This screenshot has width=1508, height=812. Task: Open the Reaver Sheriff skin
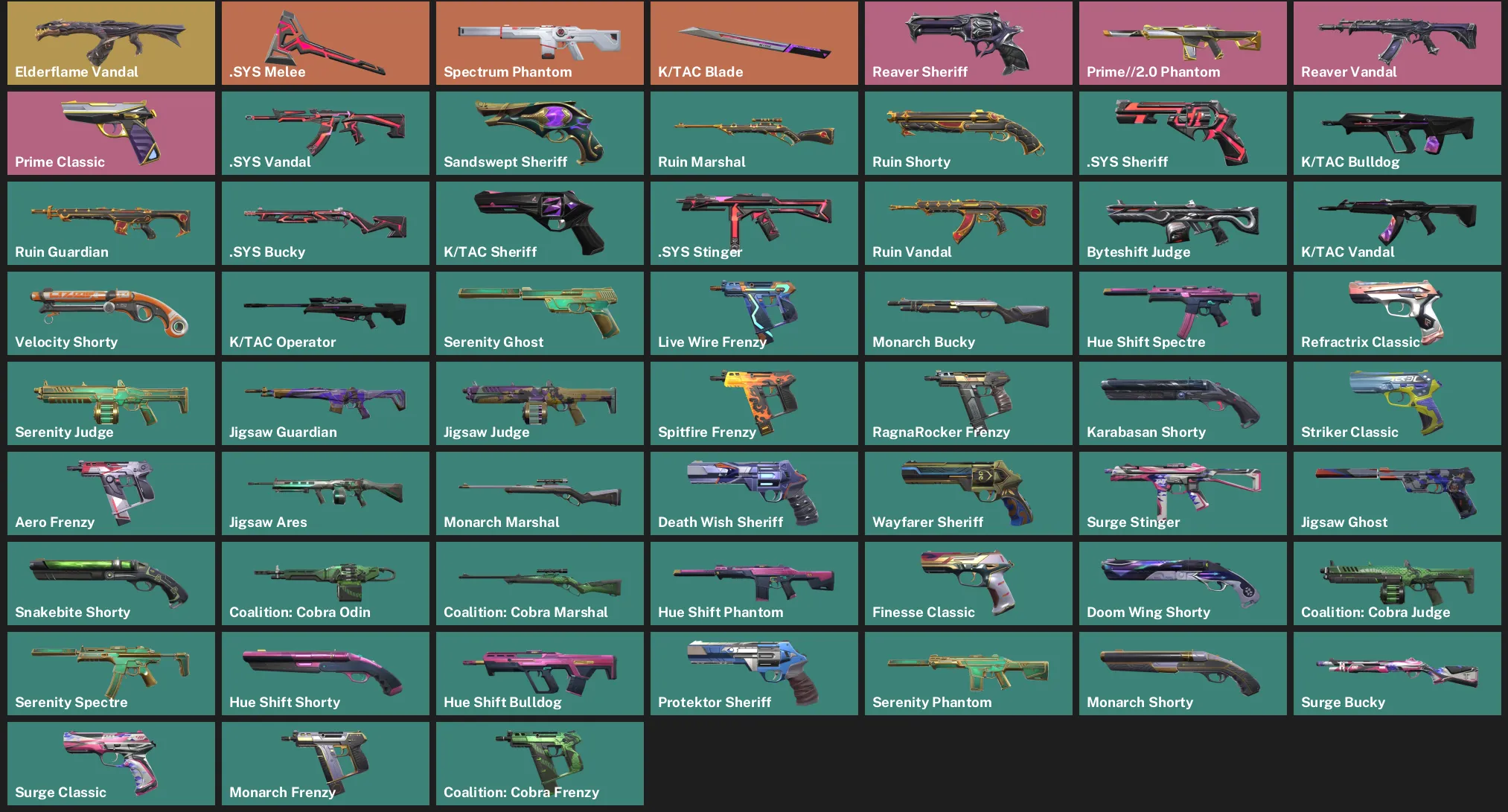(968, 42)
